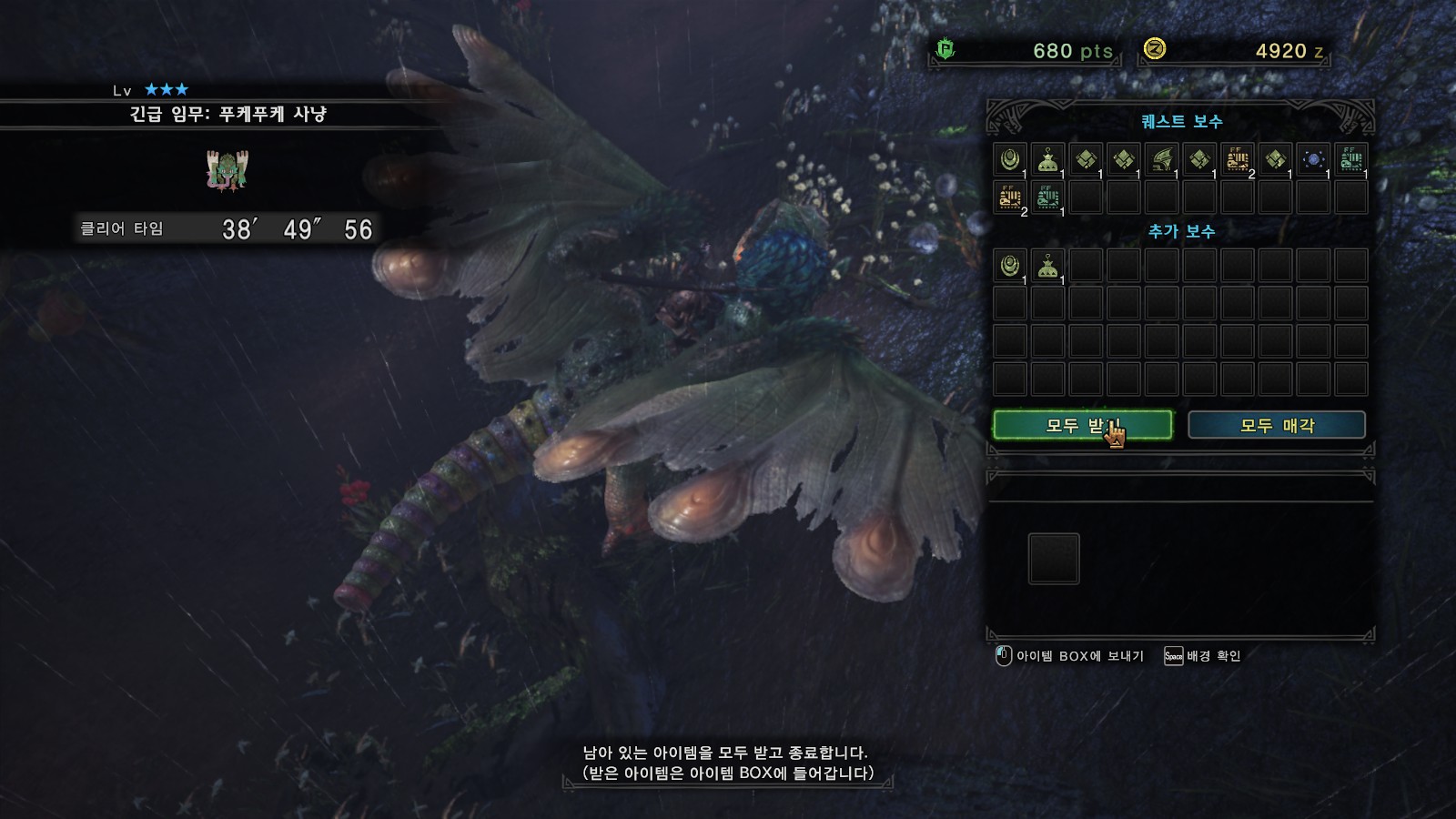Screen dimensions: 1456x819
Task: Select the shell item under 퀘스트 보수
Action: pyautogui.click(x=1009, y=159)
